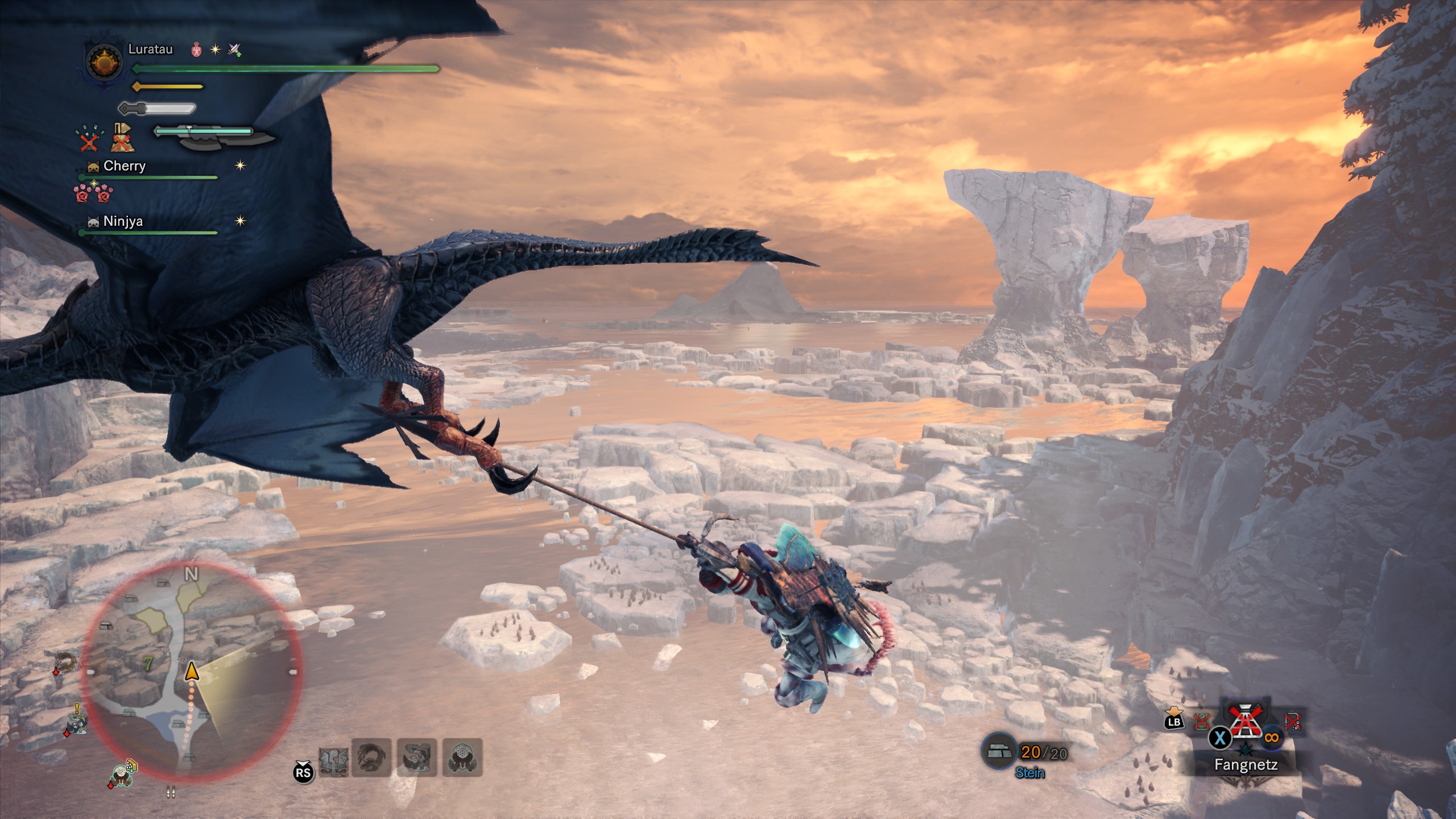
Task: Select Ninjya in the party list
Action: tap(123, 221)
